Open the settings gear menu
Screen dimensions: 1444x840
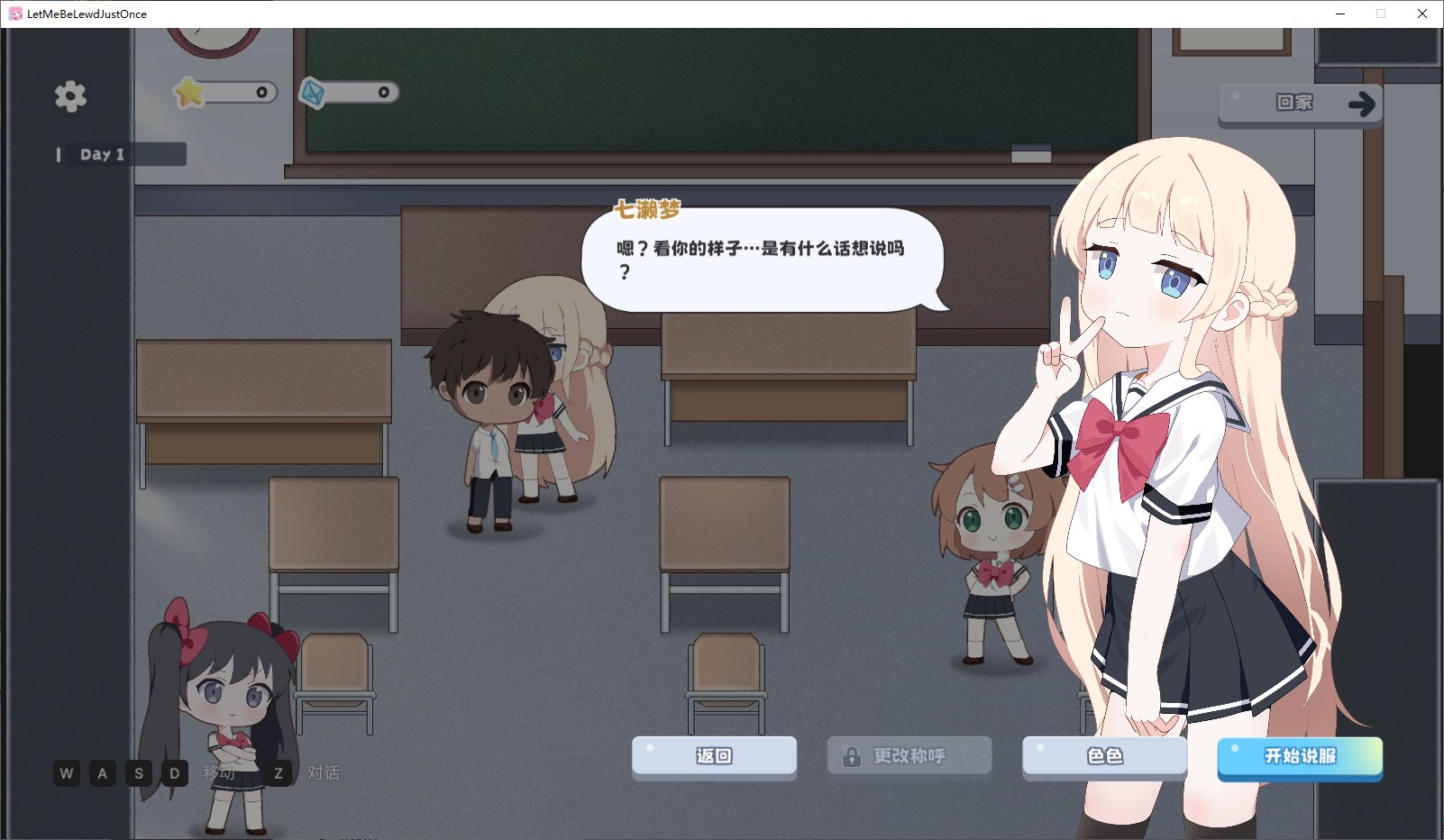(x=70, y=96)
